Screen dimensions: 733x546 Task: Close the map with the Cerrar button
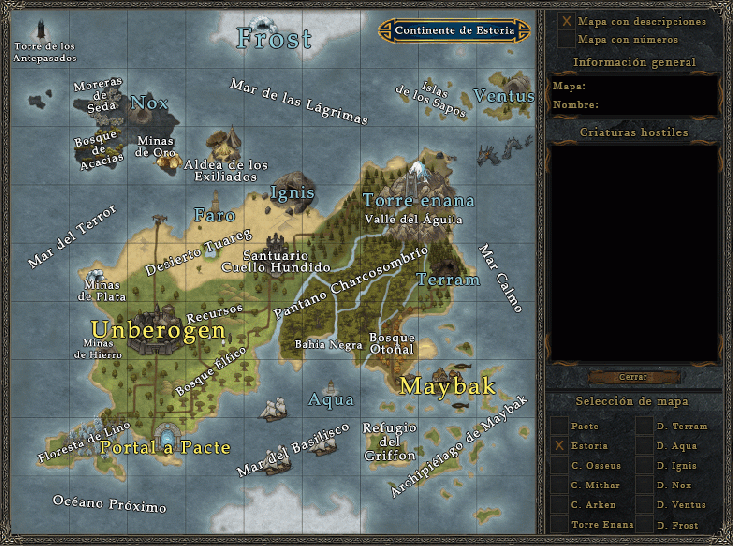[x=633, y=377]
